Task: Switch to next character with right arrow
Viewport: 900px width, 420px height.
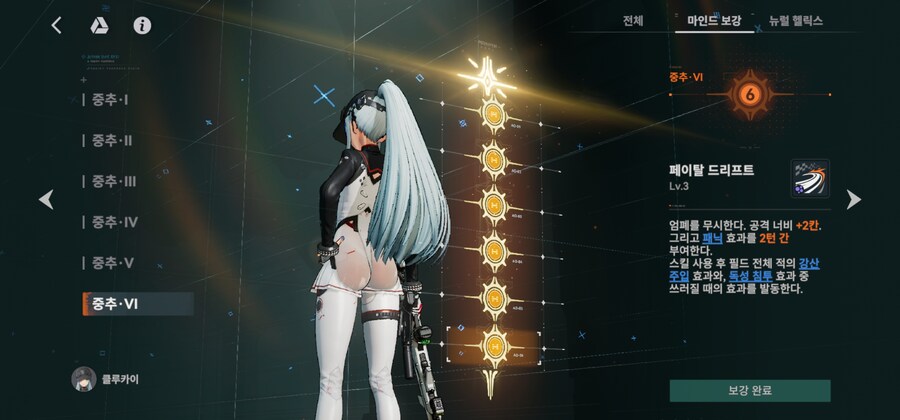Action: coord(853,200)
